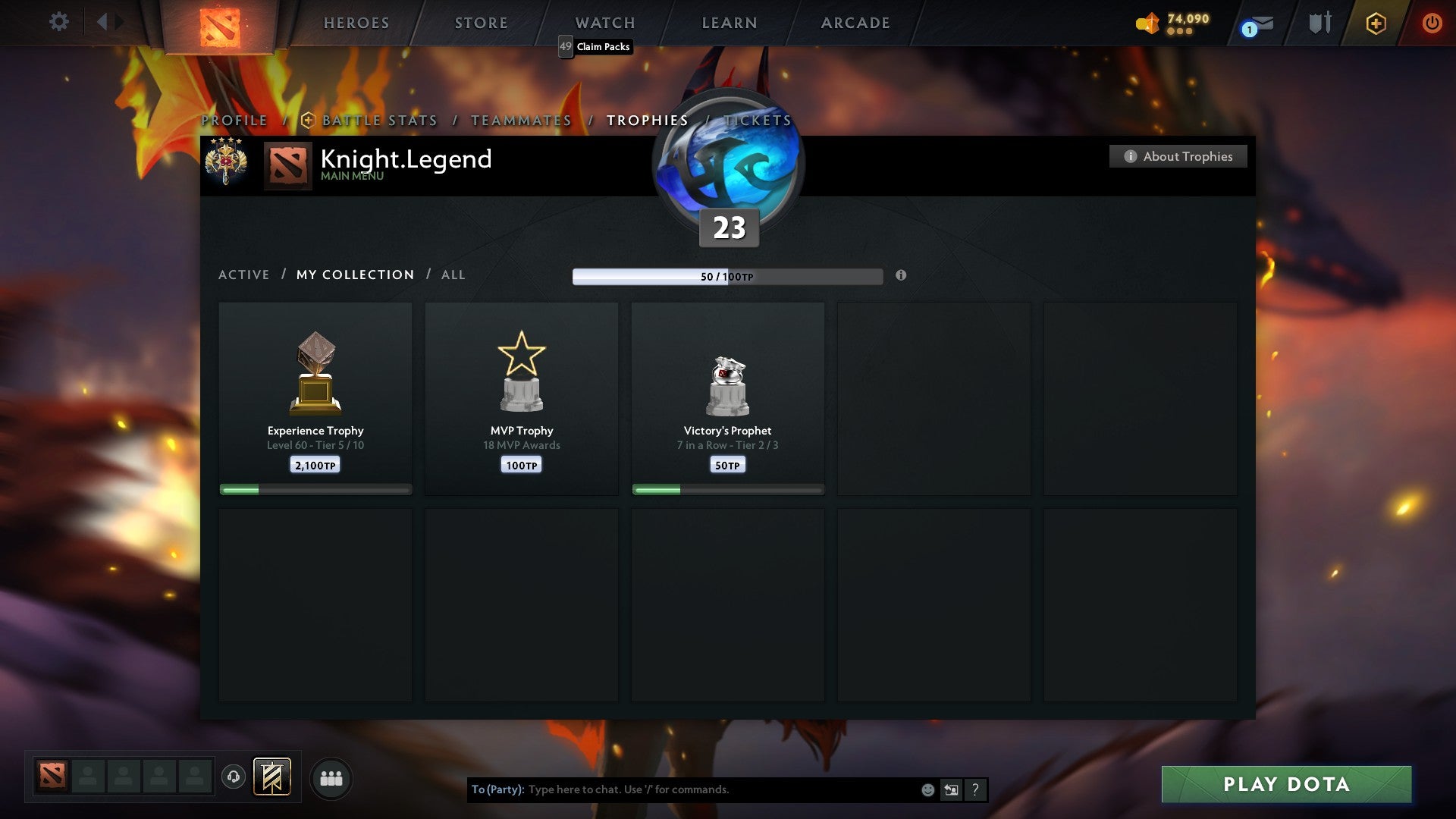Open the shards balance icon
The width and height of the screenshot is (1456, 819).
[x=1147, y=23]
